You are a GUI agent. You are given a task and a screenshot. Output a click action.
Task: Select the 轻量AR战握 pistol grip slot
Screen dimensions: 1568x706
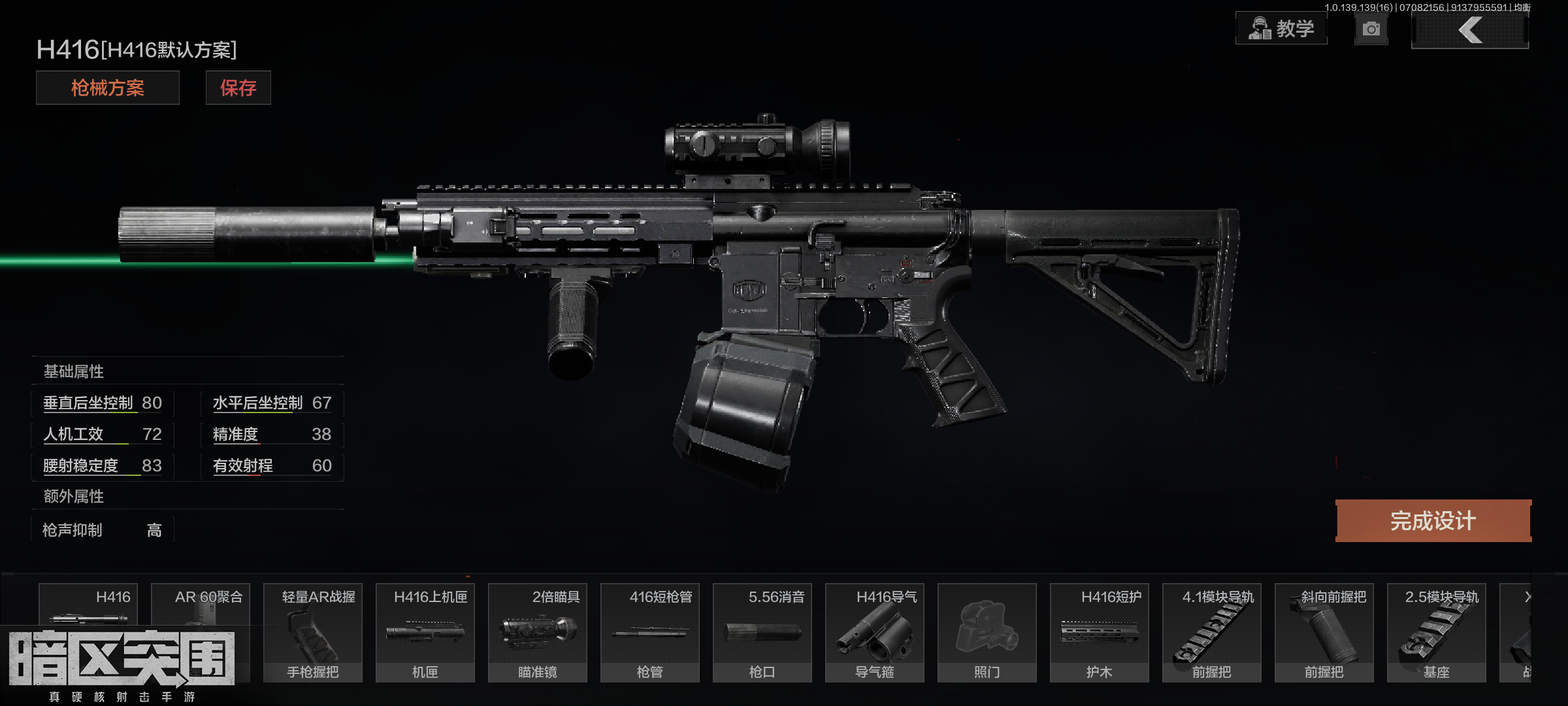click(x=313, y=632)
